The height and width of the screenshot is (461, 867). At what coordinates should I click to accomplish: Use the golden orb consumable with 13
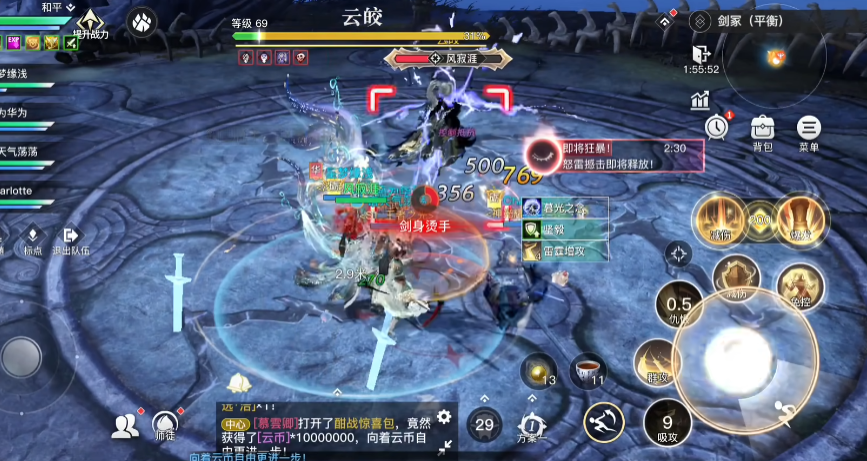[540, 370]
